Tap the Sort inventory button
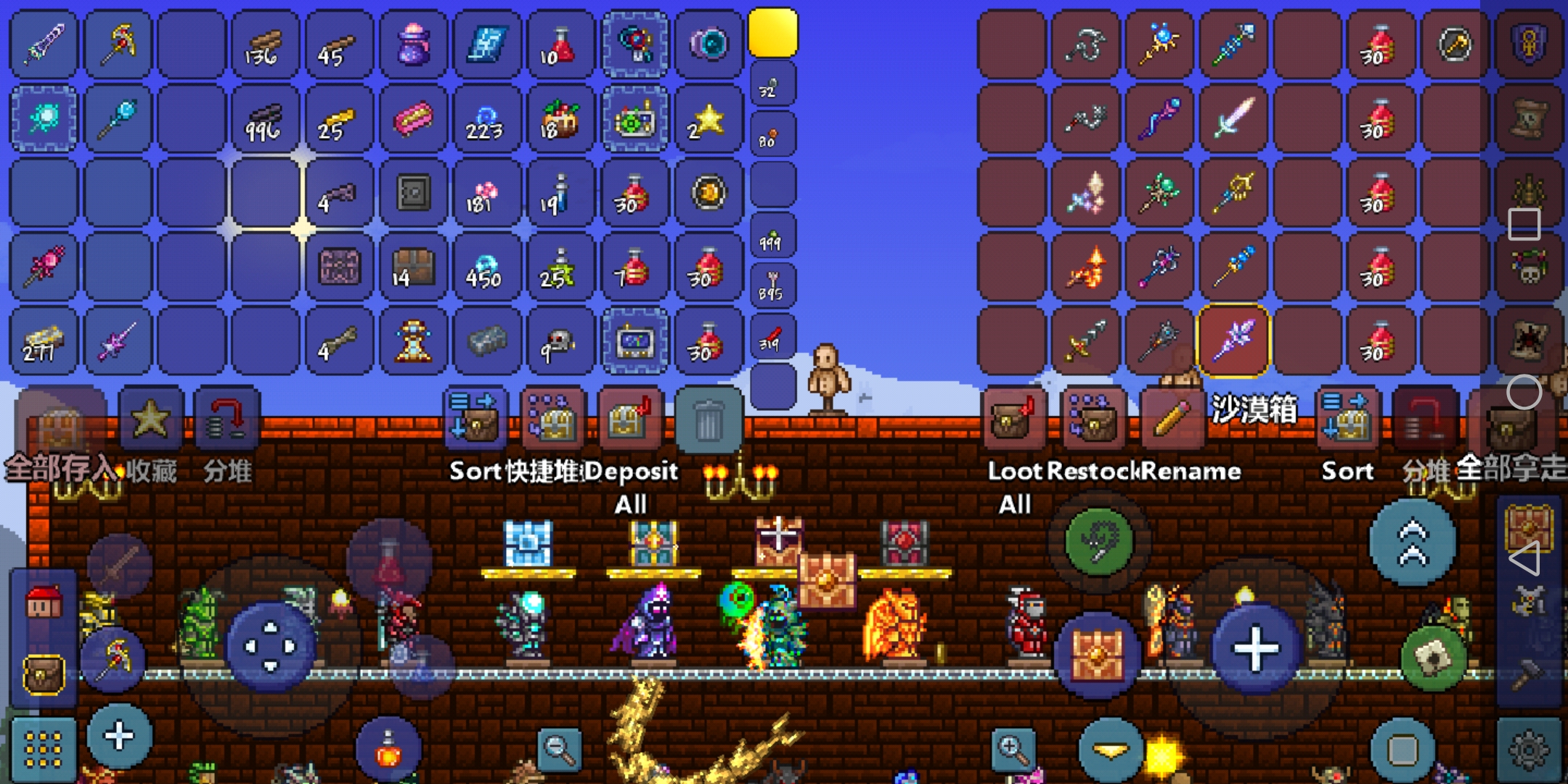Screen dimensions: 1568x784 tap(473, 419)
